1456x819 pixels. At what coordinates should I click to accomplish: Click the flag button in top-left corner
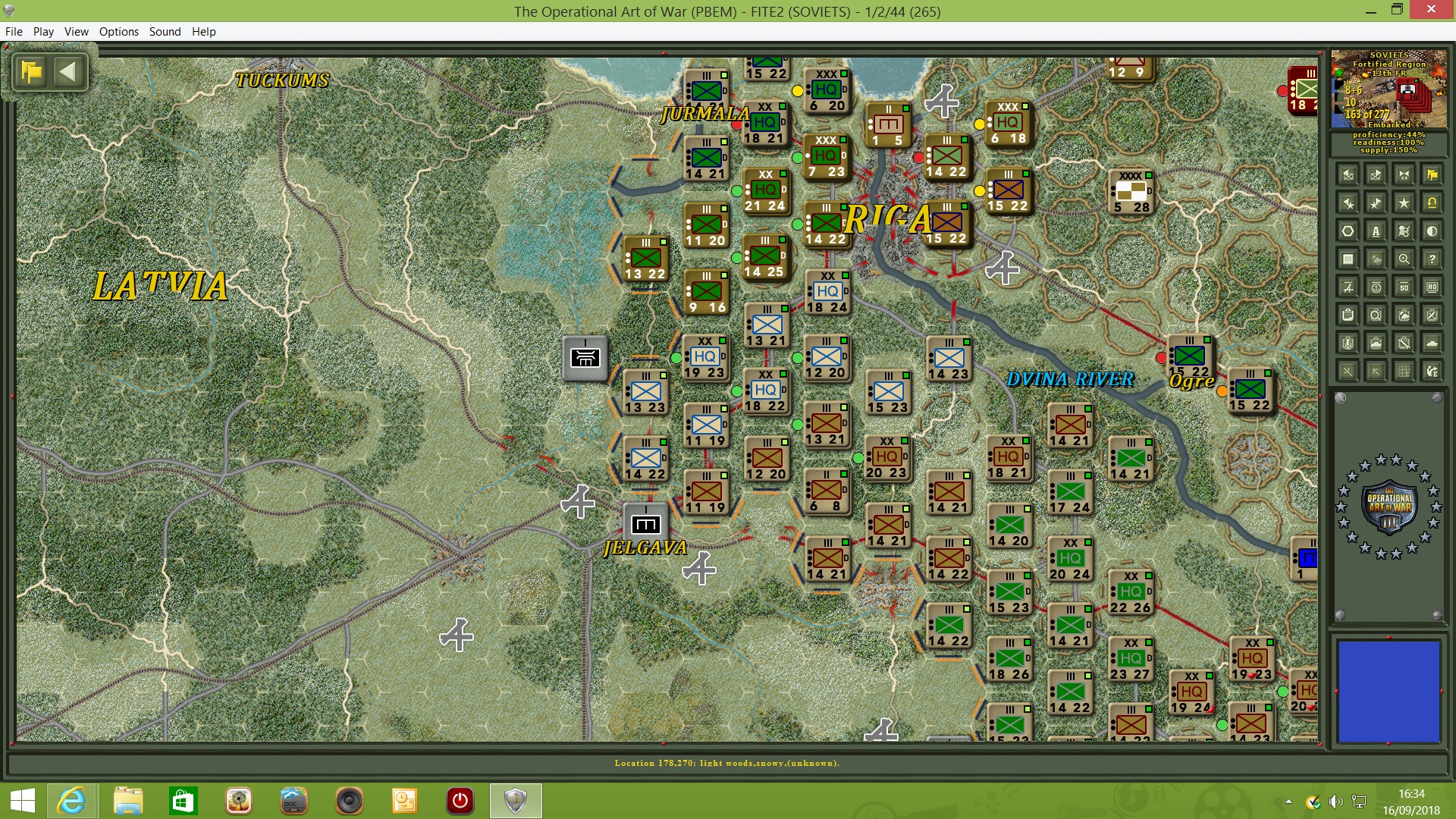(x=32, y=72)
